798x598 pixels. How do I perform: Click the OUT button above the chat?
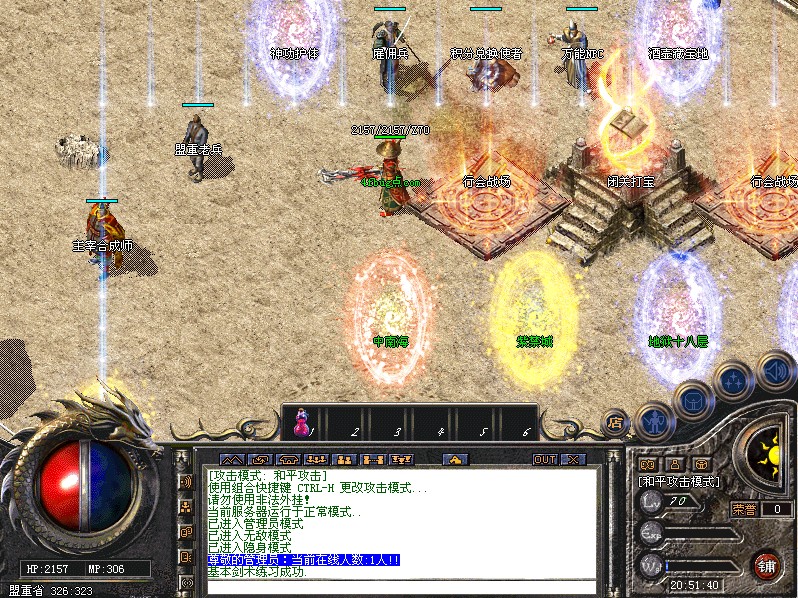pyautogui.click(x=544, y=460)
